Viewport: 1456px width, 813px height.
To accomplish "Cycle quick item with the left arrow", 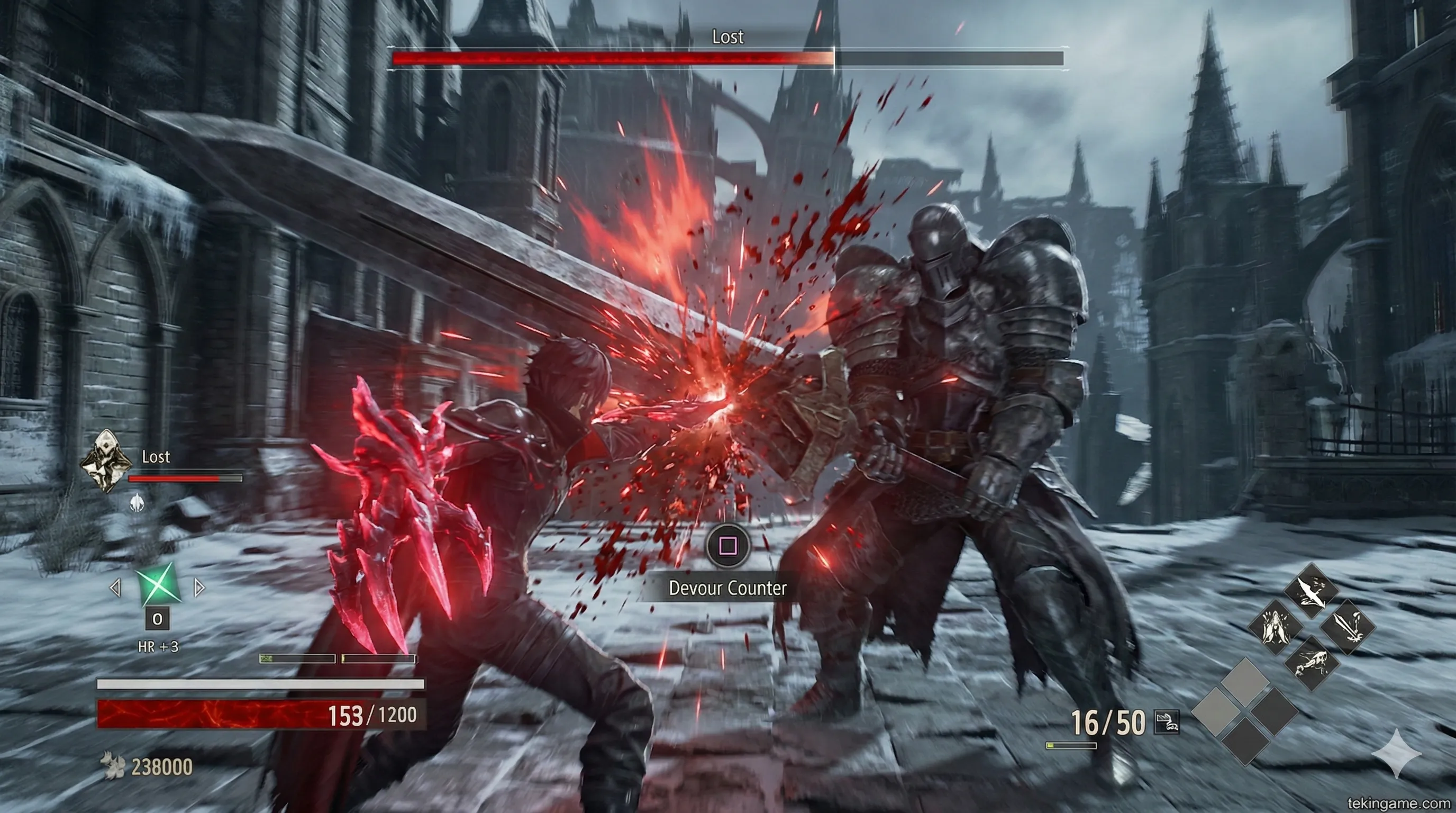I will (115, 588).
